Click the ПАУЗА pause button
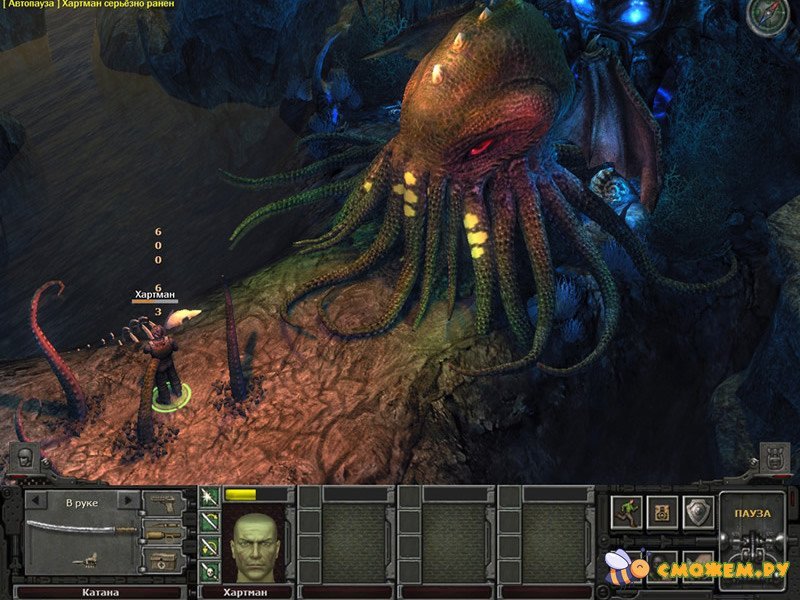The image size is (800, 600). (752, 514)
